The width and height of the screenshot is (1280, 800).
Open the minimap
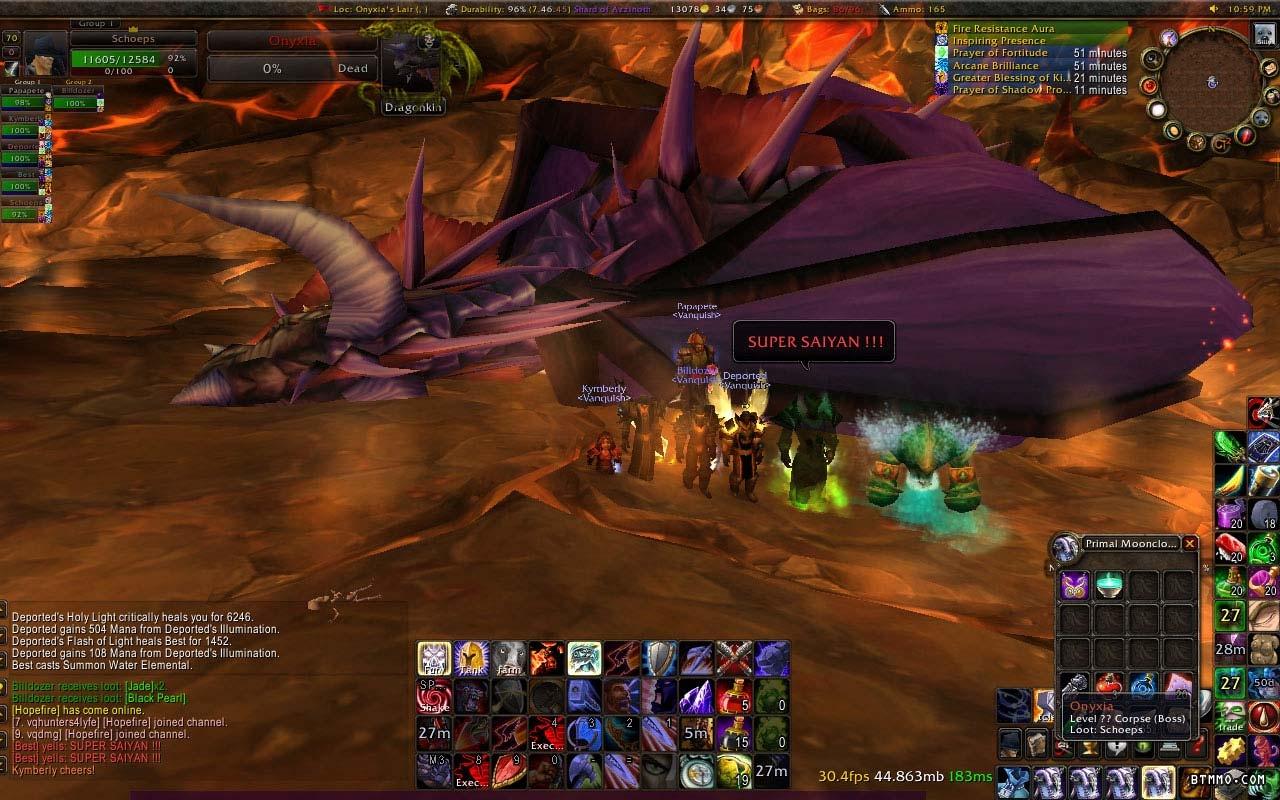pos(1211,82)
